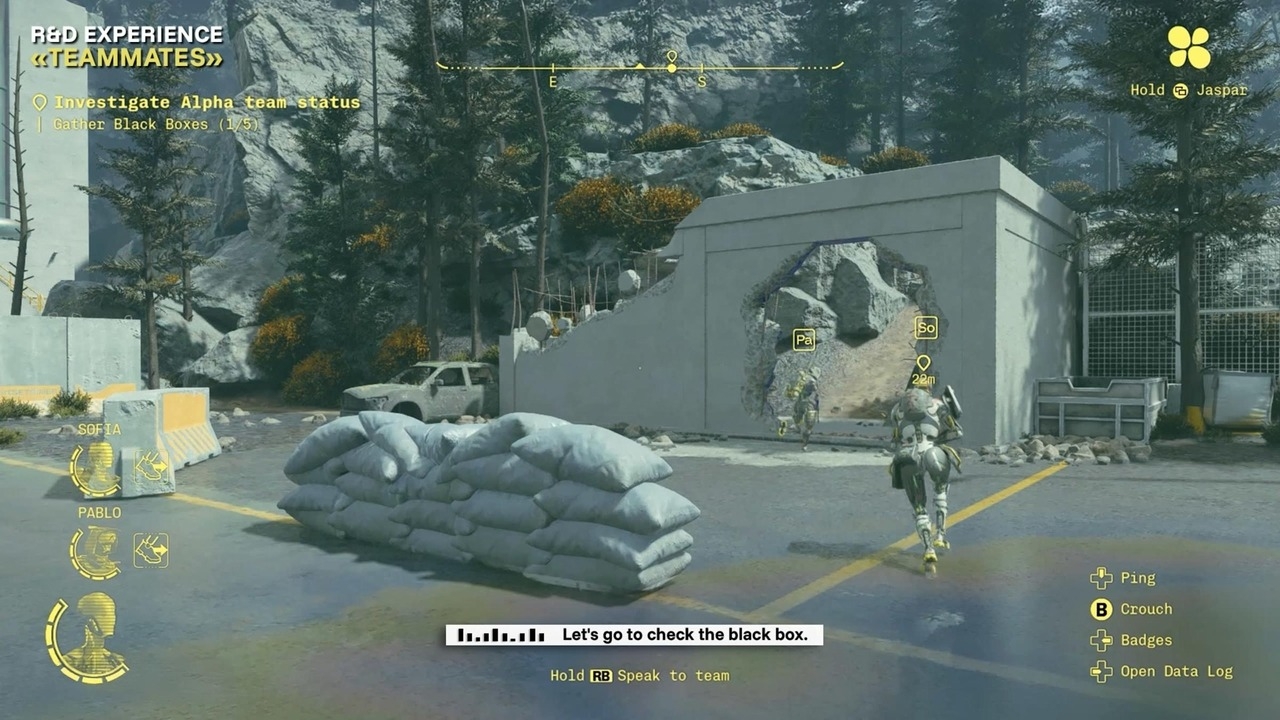Viewport: 1280px width, 720px height.
Task: Click the Ping action label
Action: click(1140, 578)
